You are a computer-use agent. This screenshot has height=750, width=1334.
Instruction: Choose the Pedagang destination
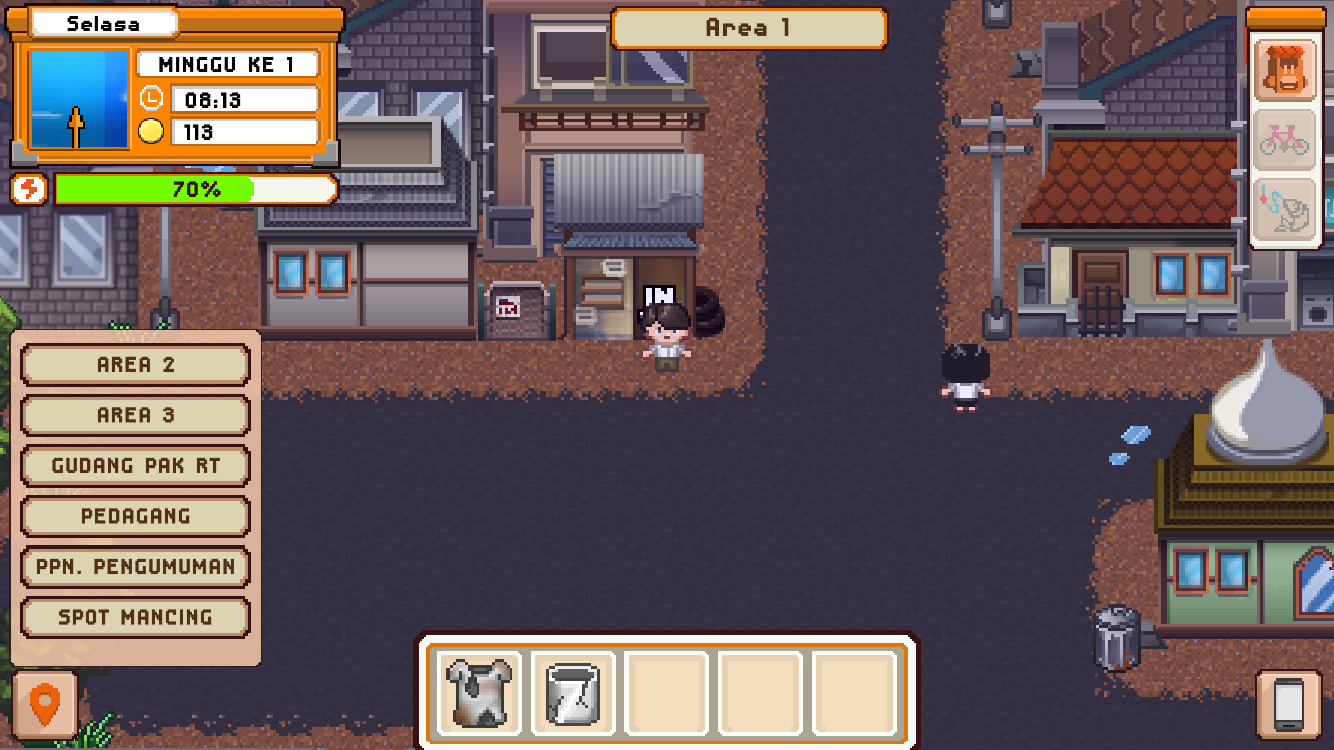pyautogui.click(x=135, y=516)
